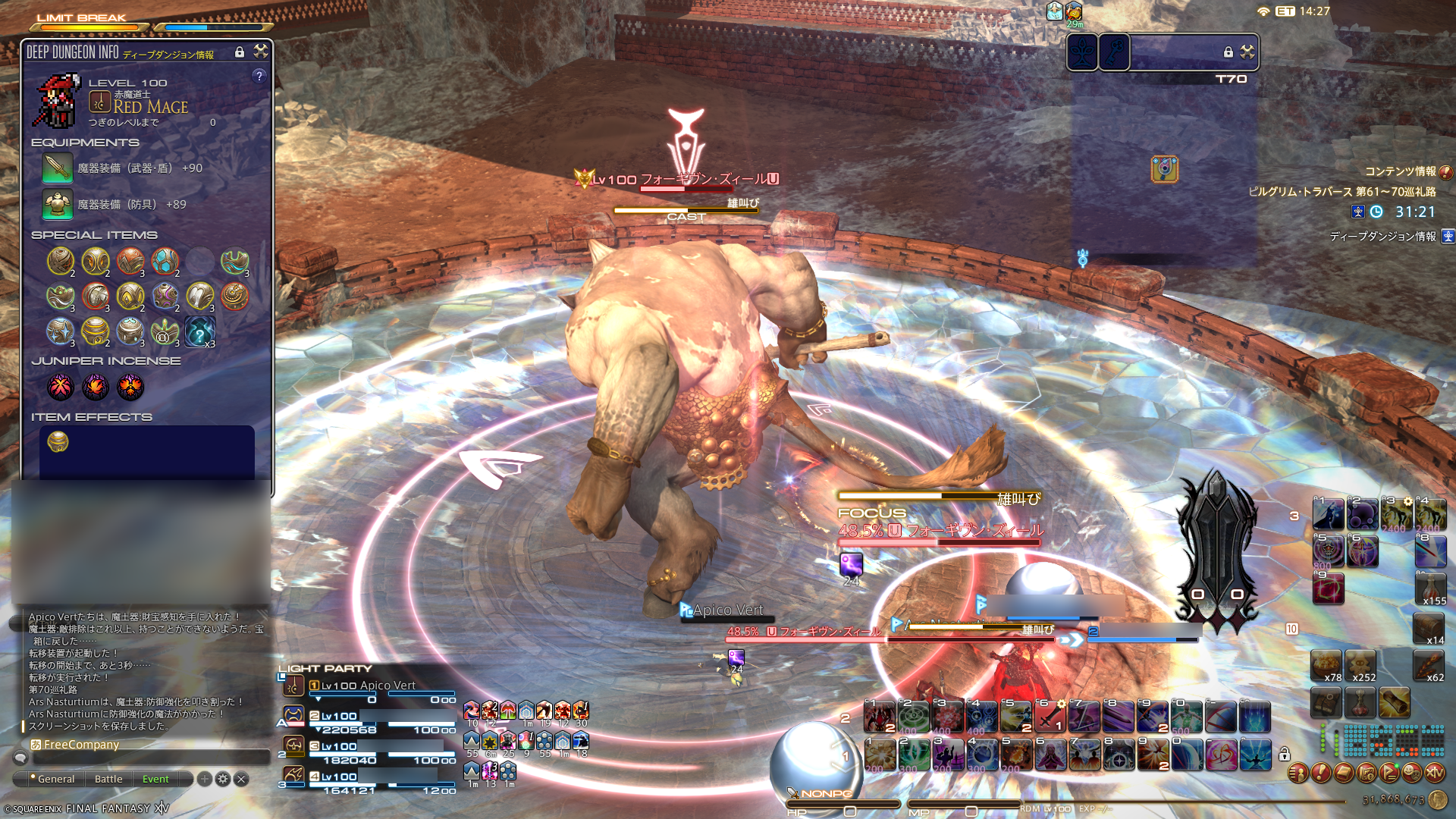The image size is (1456, 819).
Task: Switch to the Battle chat tab
Action: point(108,779)
